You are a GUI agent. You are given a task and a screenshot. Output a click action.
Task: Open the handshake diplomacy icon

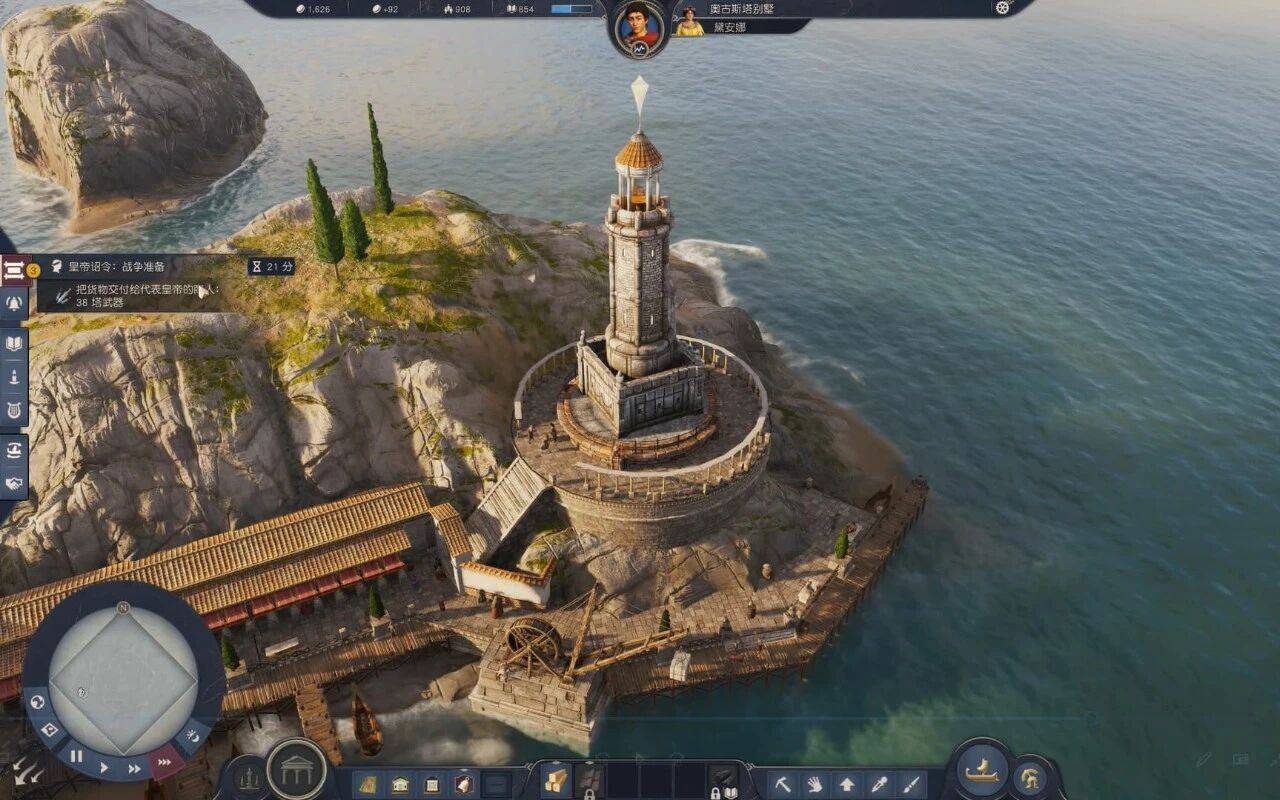click(14, 484)
